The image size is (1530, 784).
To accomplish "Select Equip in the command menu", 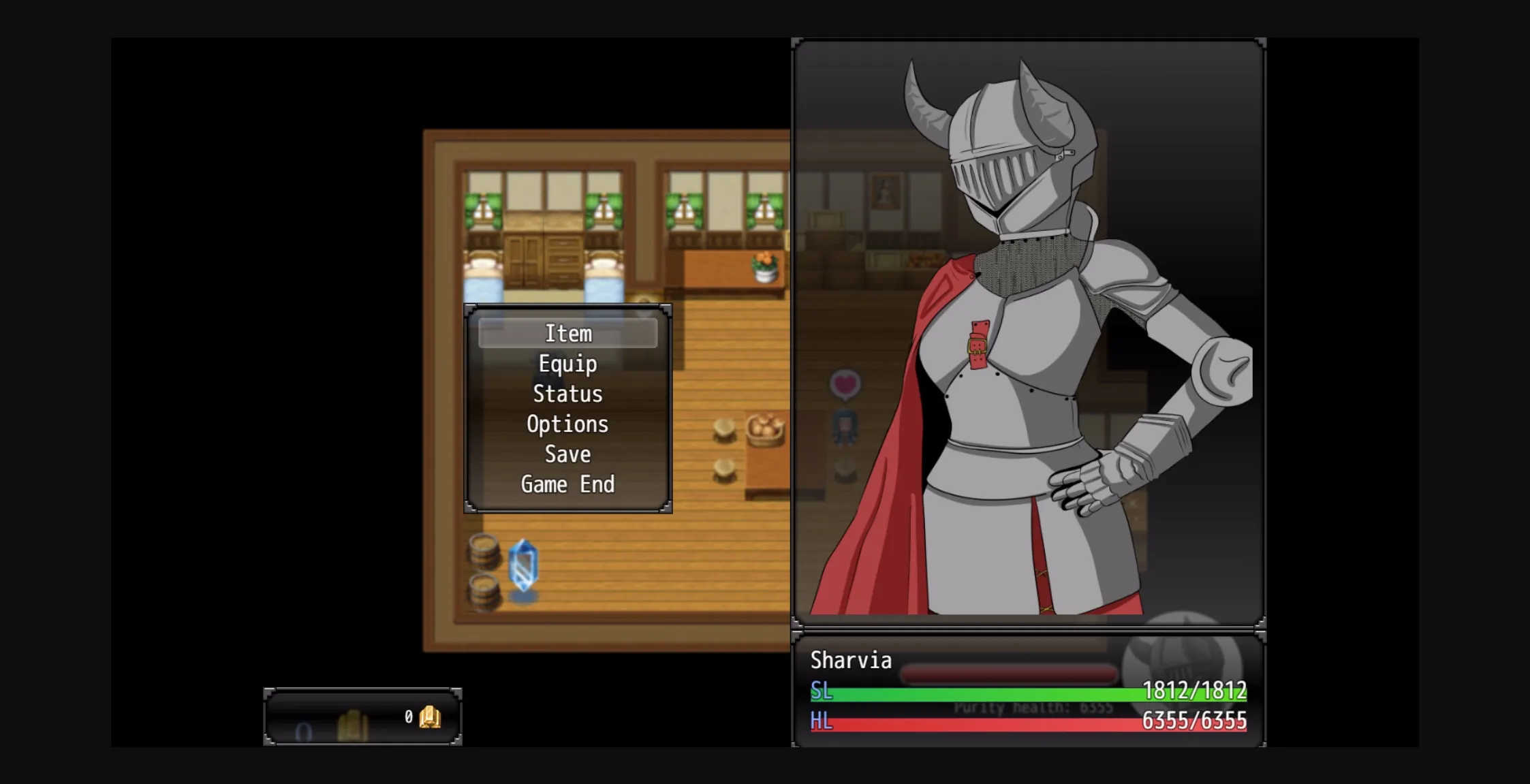I will [x=567, y=363].
